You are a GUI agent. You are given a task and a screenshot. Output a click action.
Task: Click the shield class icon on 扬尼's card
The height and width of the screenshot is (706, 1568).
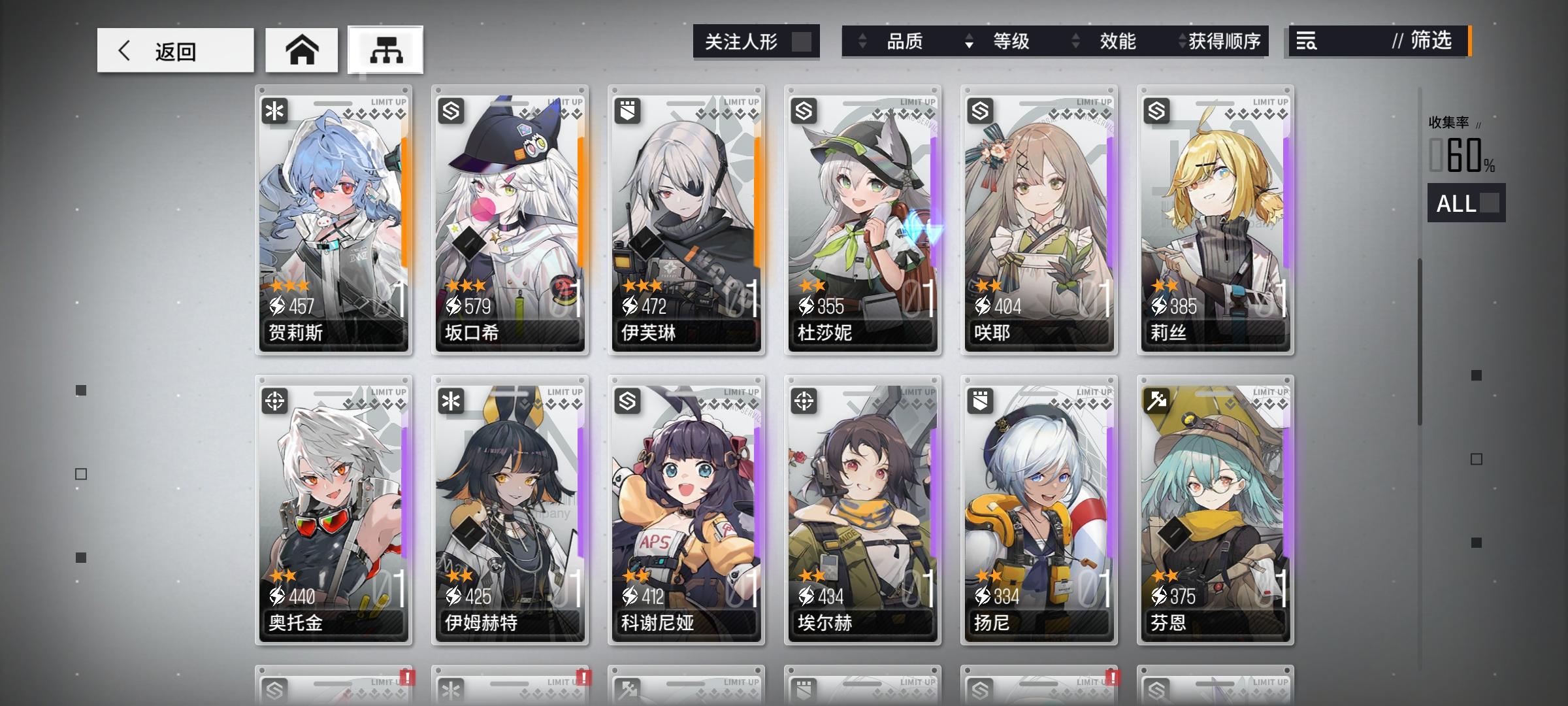coord(981,401)
